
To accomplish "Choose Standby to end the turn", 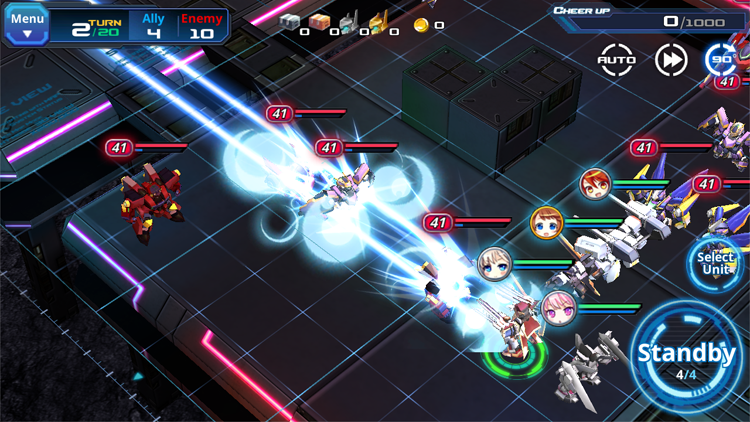I will [688, 357].
